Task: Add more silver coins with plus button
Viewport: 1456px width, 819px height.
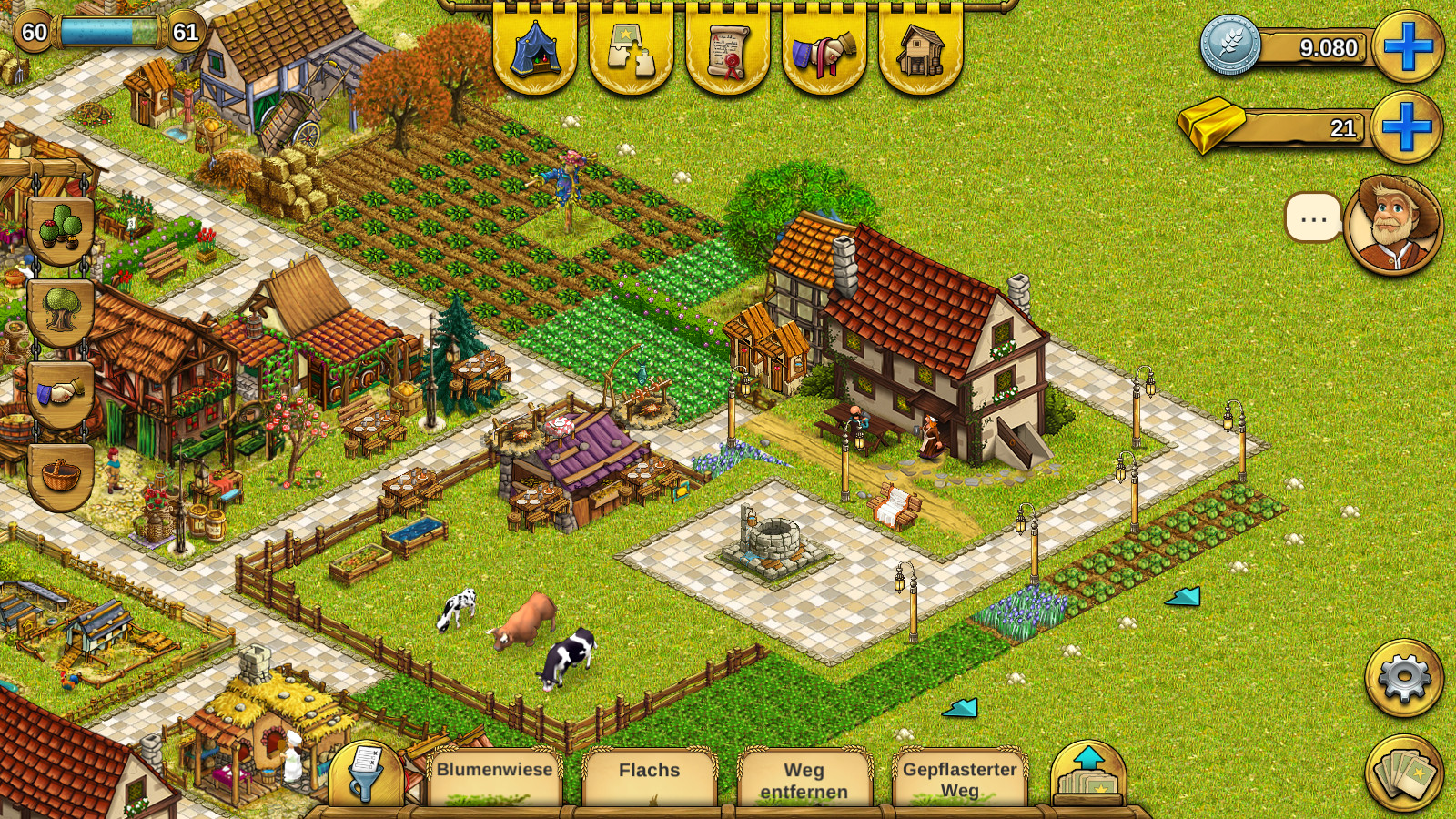Action: [1408, 47]
